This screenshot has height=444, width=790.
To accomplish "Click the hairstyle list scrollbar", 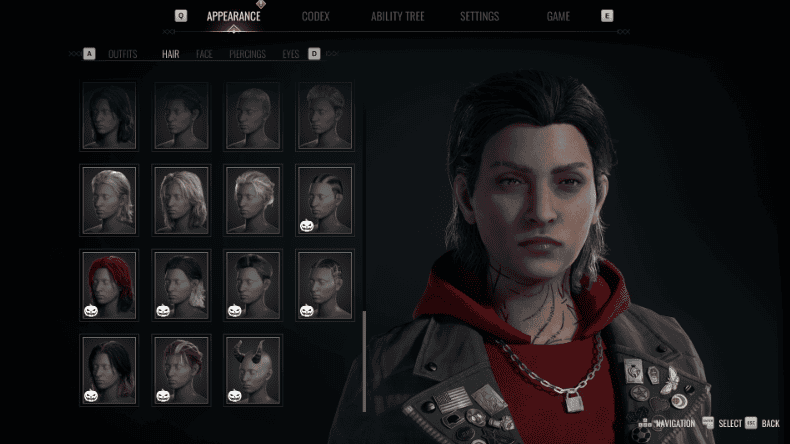I will (364, 360).
